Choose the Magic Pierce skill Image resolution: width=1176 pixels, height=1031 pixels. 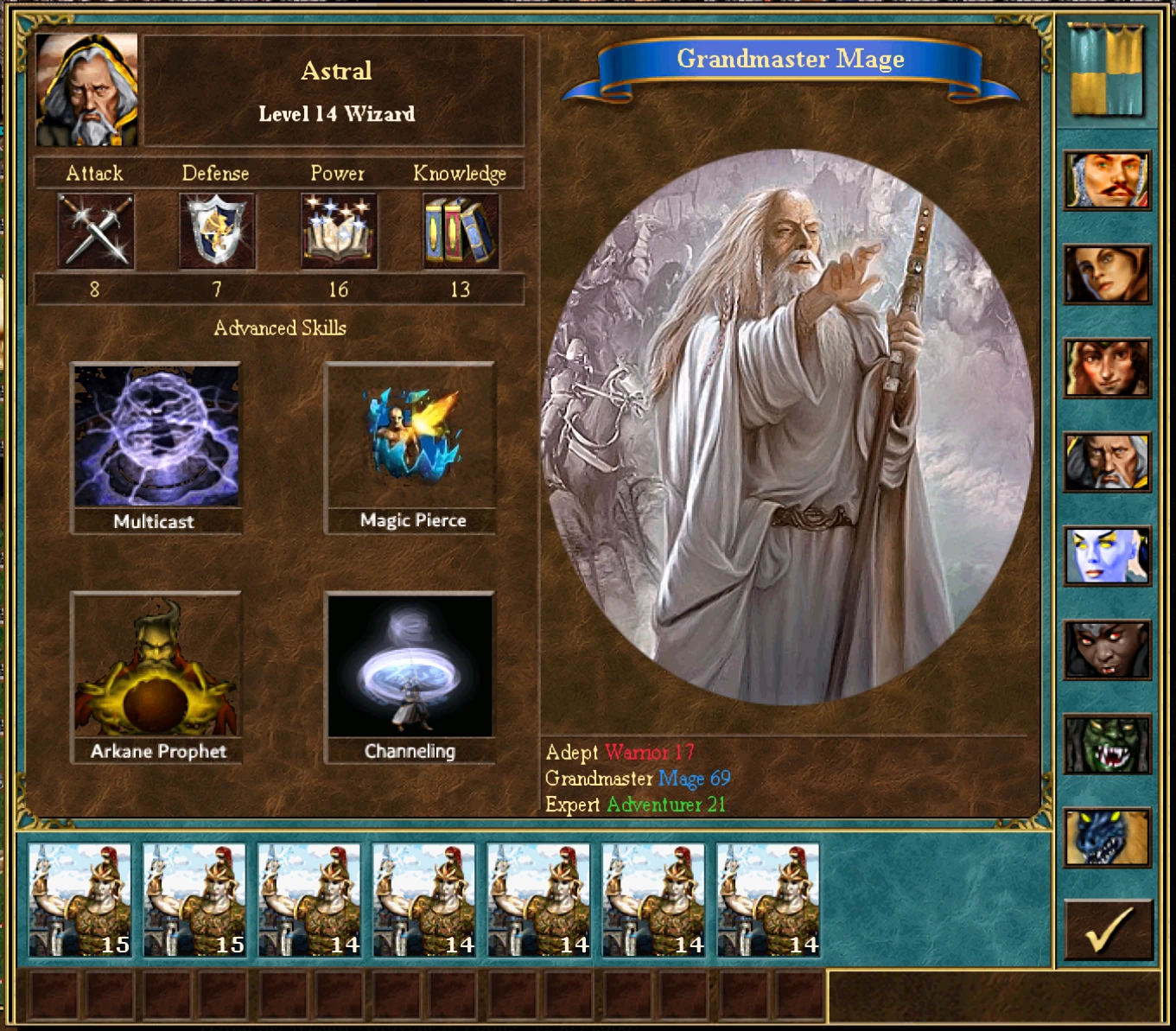click(x=410, y=436)
